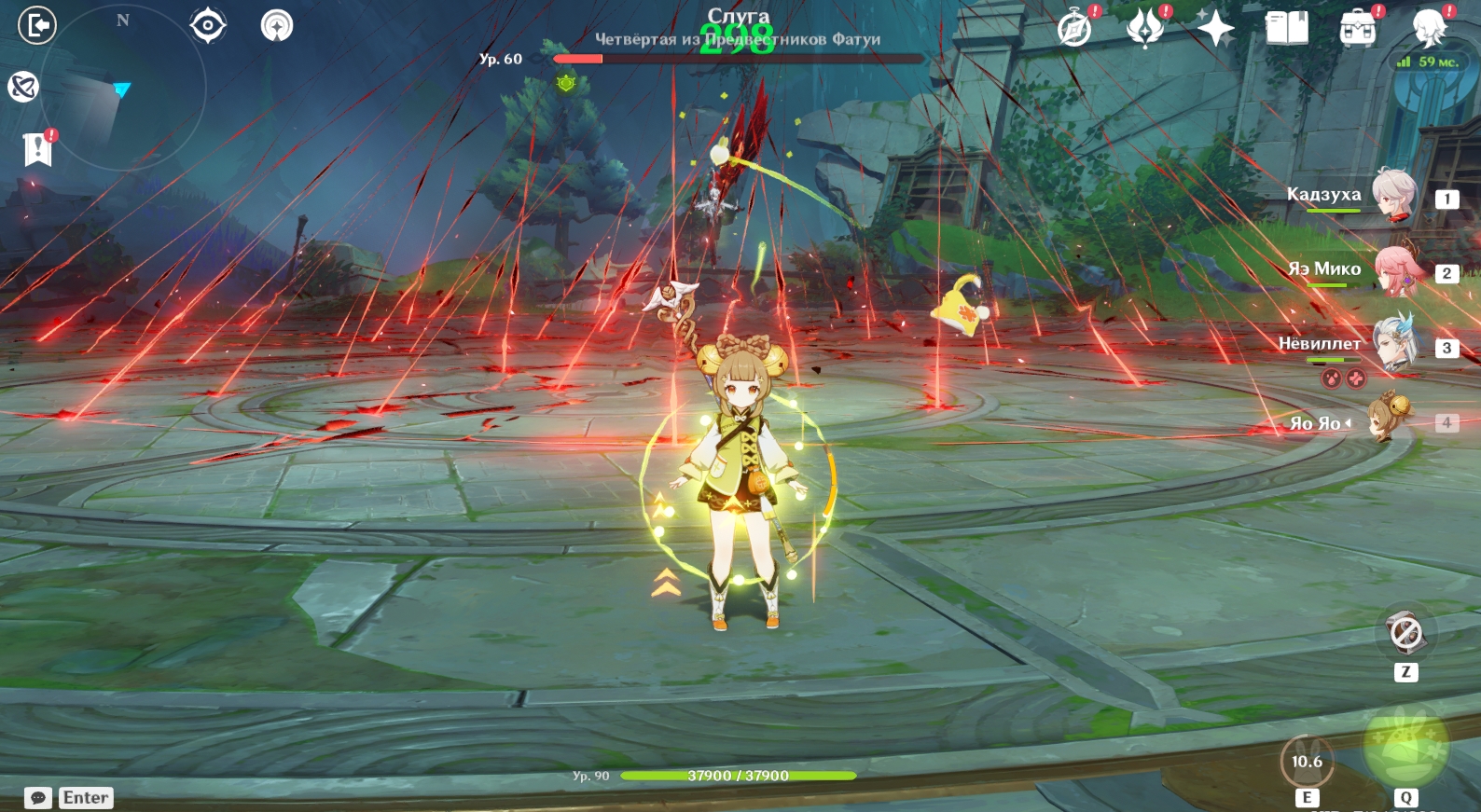The width and height of the screenshot is (1481, 812).
Task: Use Yaoyao's elemental skill on cooldown
Action: tap(1307, 762)
